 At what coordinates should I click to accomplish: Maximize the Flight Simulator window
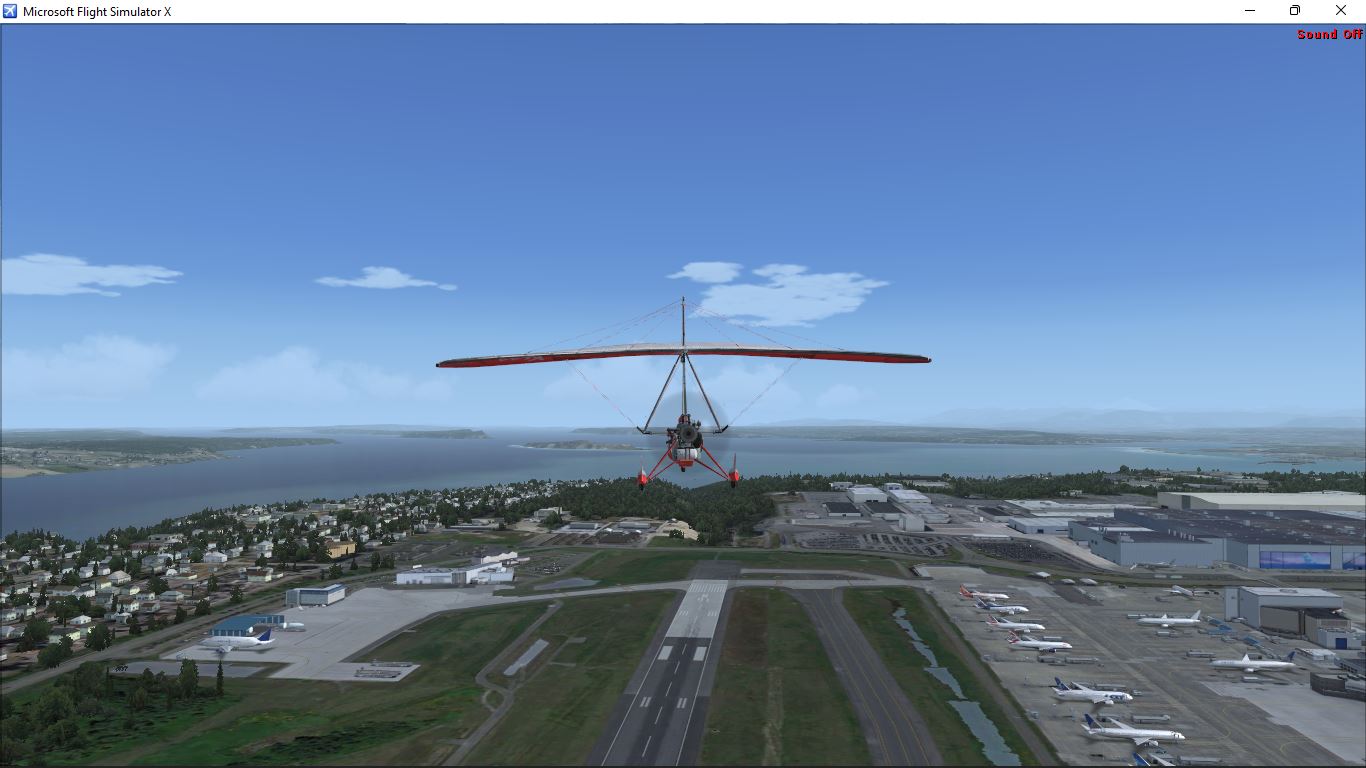pos(1294,10)
